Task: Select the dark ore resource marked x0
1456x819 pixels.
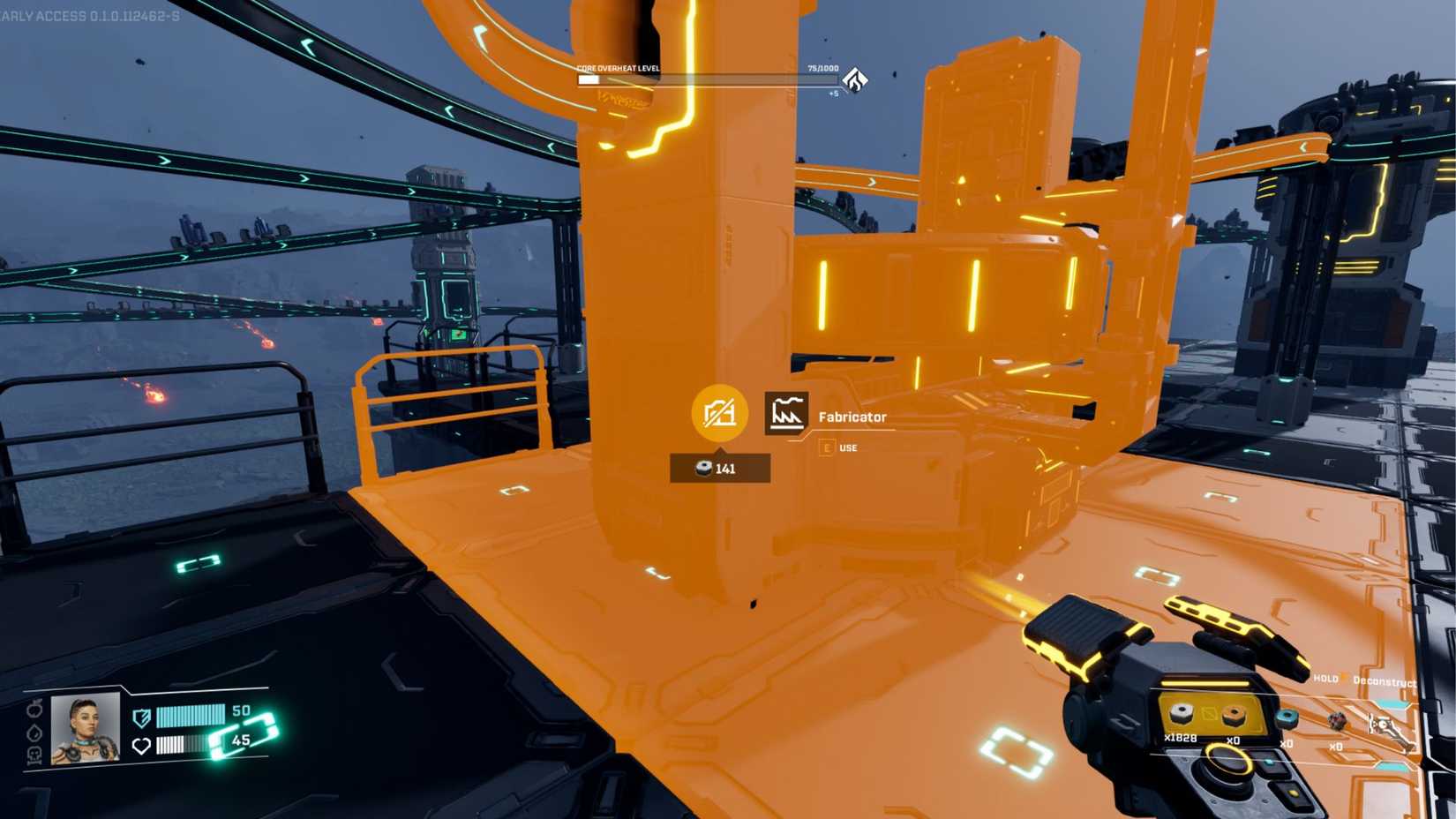Action: pos(1338,720)
